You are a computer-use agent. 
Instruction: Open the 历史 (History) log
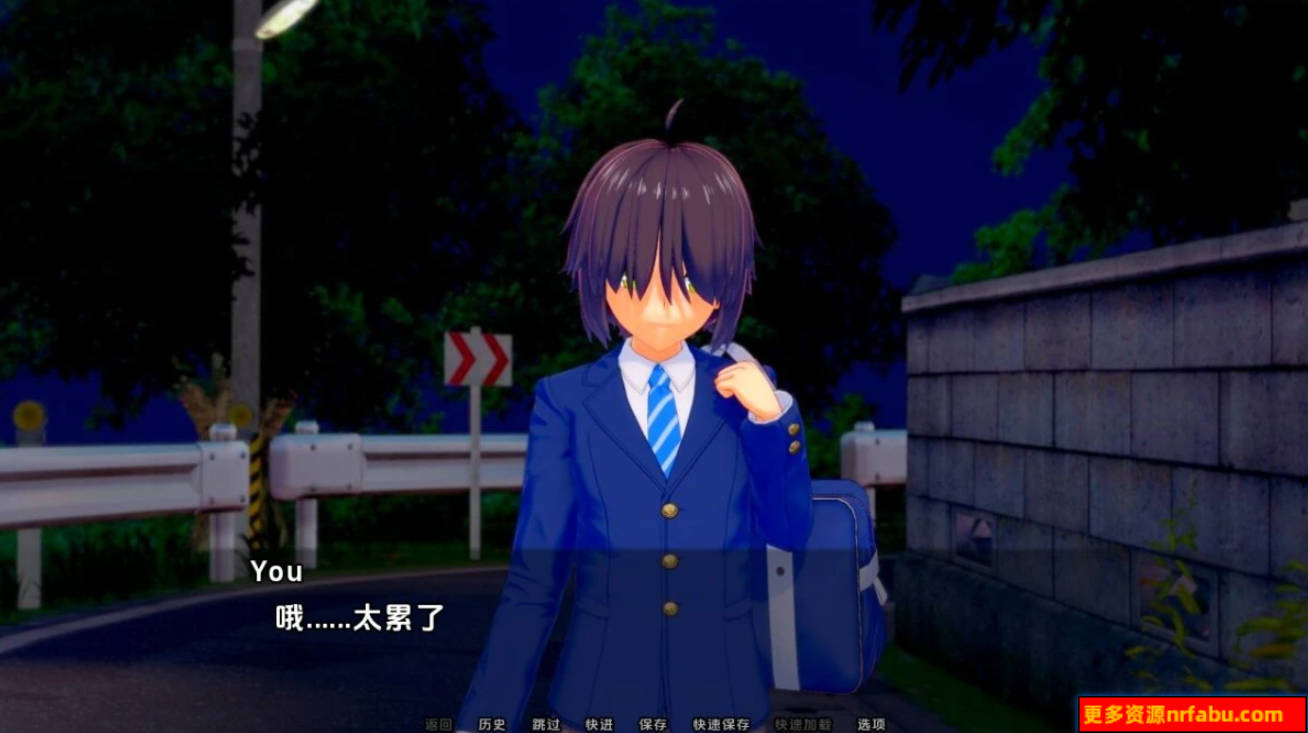coord(492,724)
